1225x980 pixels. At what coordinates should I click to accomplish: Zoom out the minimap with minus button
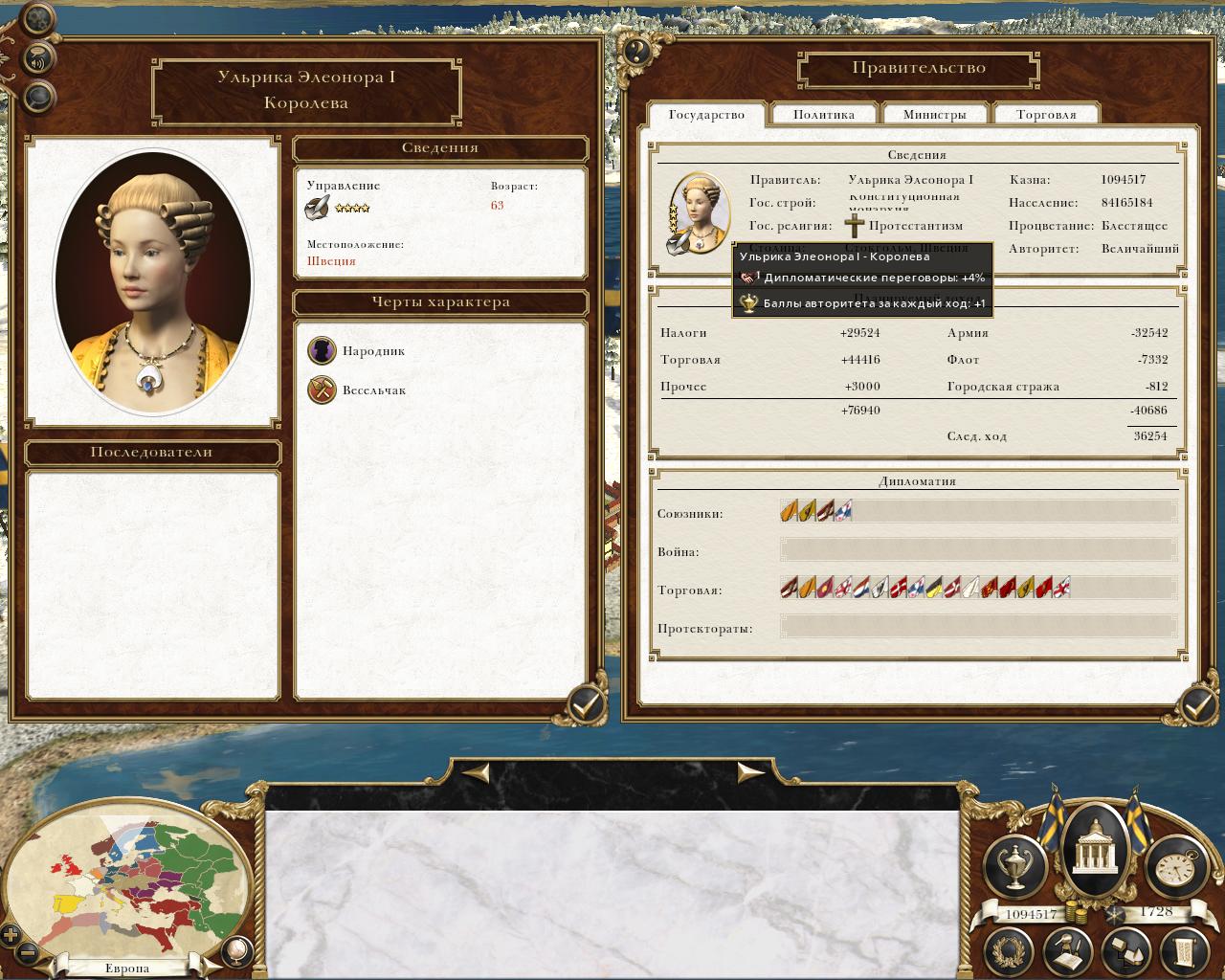[x=29, y=953]
